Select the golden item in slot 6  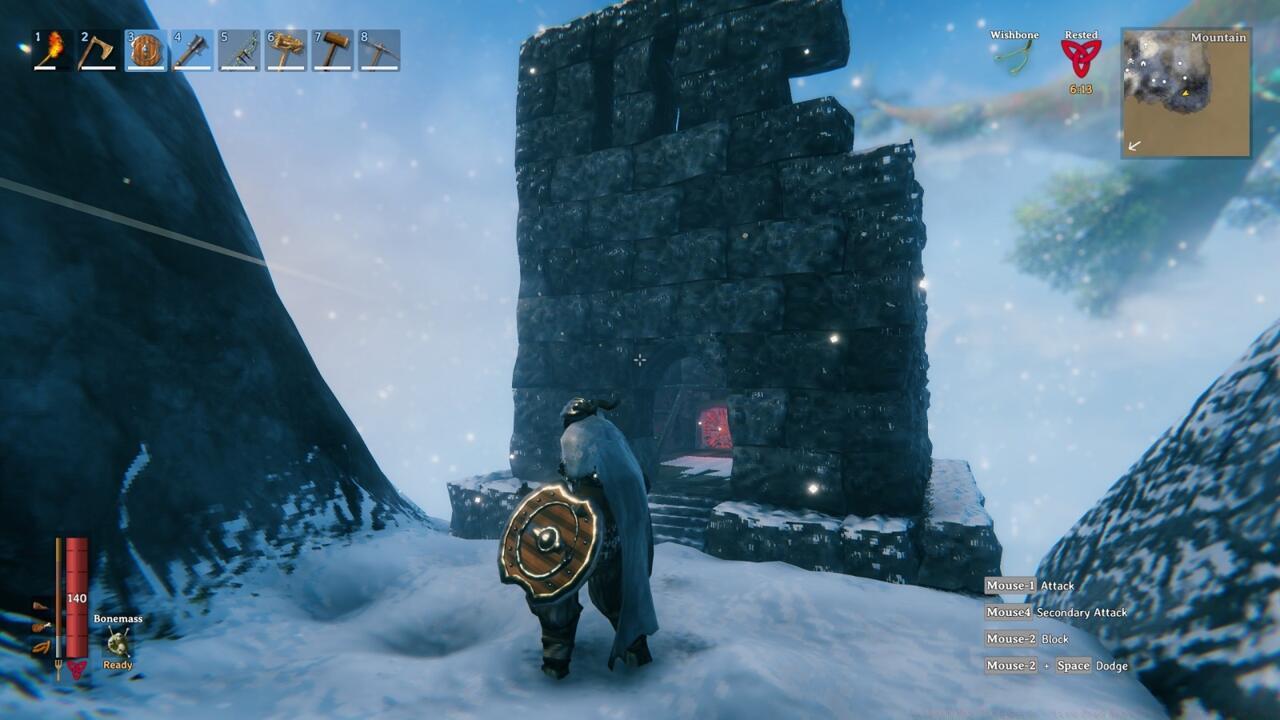coord(286,50)
